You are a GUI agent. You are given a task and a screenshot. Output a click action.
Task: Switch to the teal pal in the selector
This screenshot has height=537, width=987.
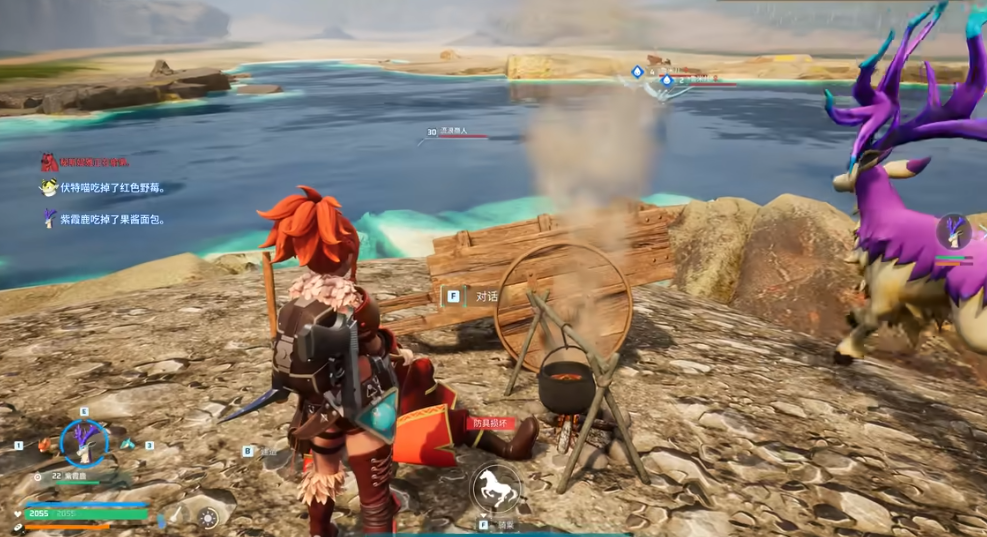128,444
